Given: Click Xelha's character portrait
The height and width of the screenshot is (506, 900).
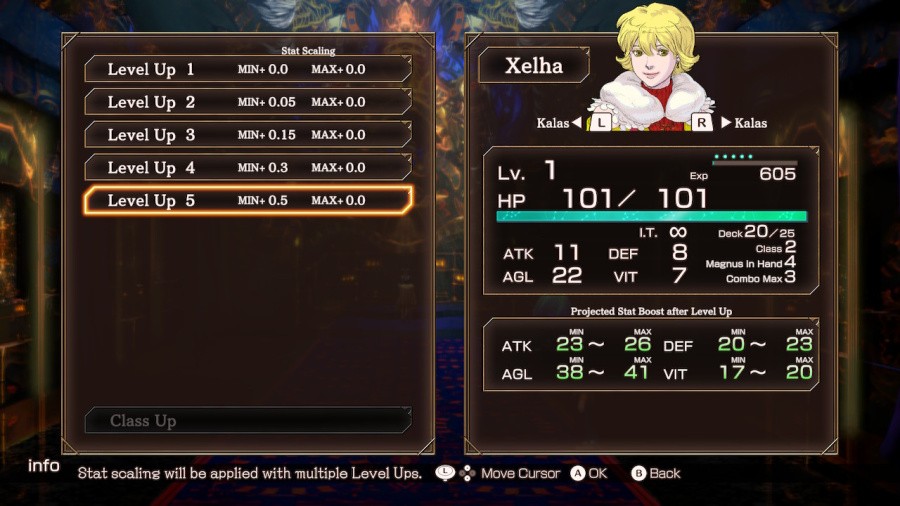Looking at the screenshot, I should (656, 62).
